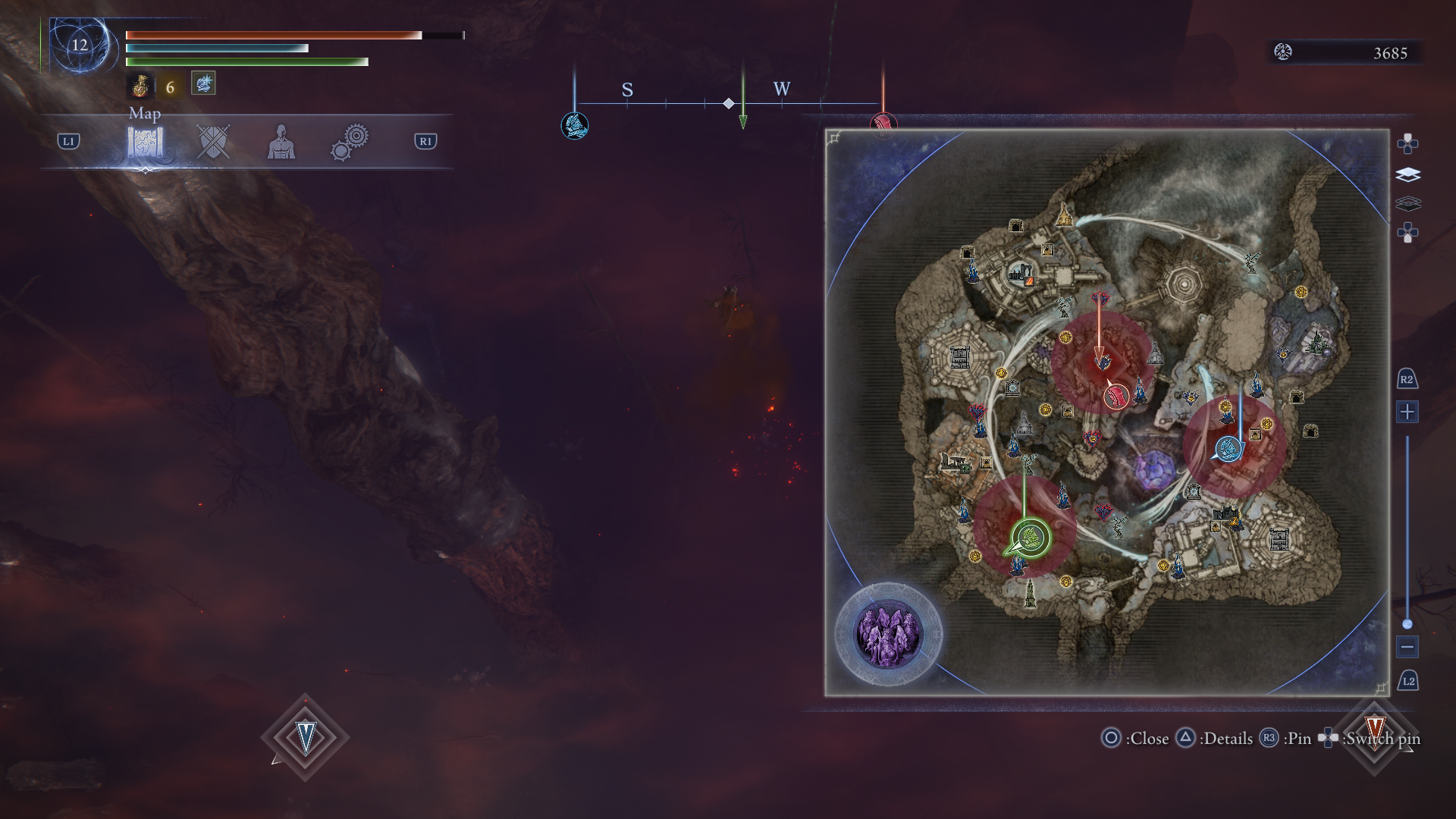Click the green pin on compass bar
Viewport: 1456px width, 819px height.
[x=743, y=119]
